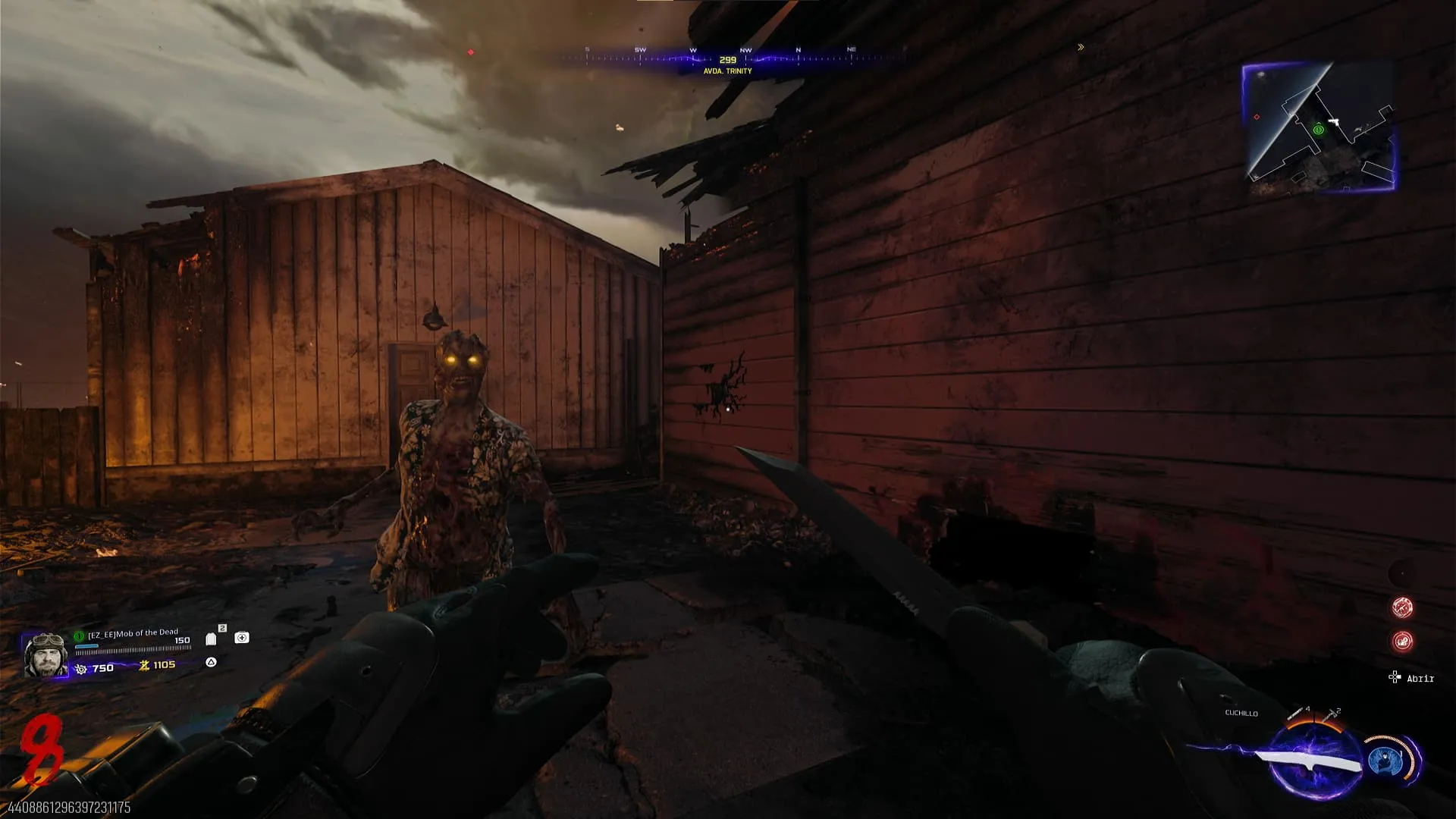
Task: Click the white medkit icon
Action: (x=242, y=638)
